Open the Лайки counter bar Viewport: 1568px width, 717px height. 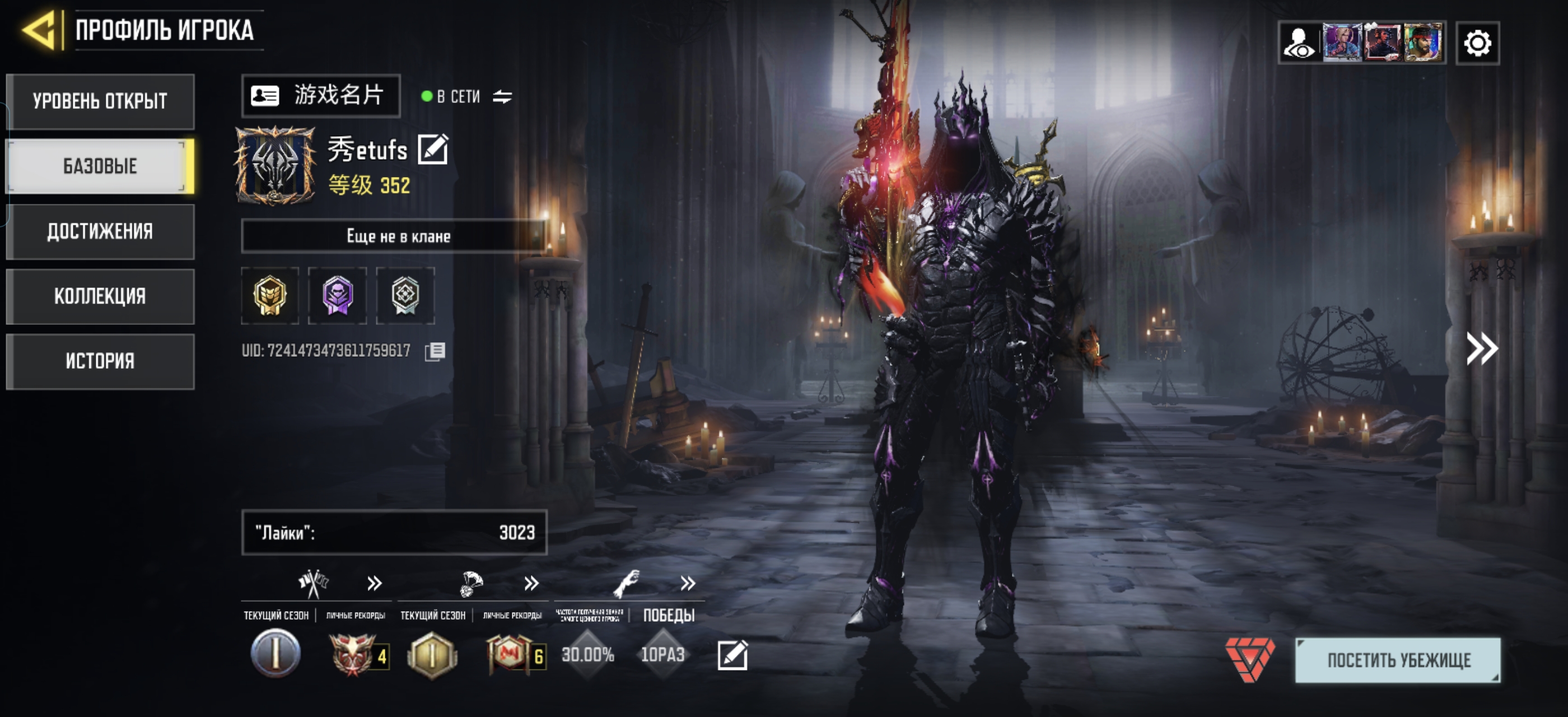[394, 533]
